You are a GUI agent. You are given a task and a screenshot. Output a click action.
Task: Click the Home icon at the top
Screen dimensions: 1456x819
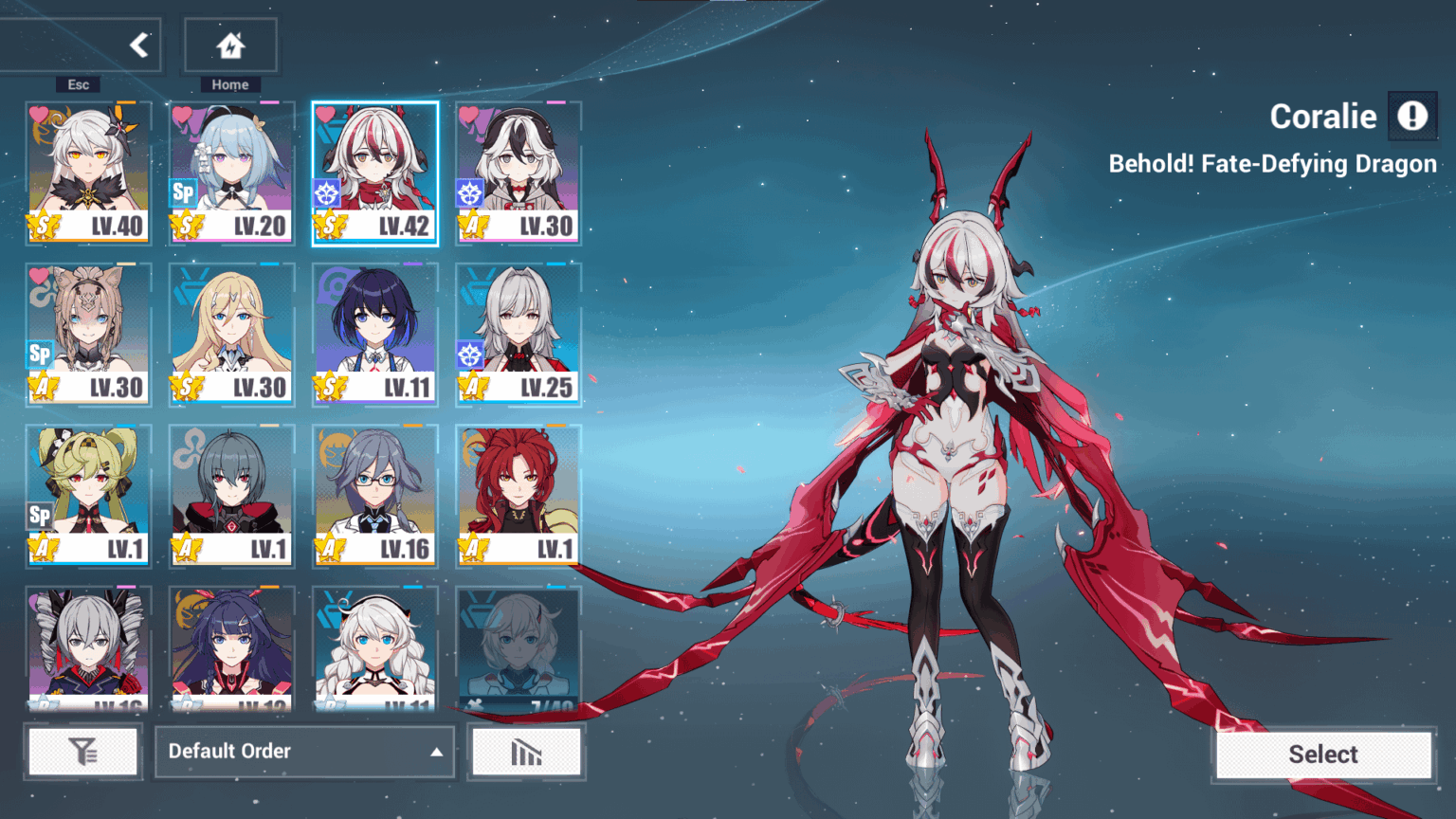[229, 44]
